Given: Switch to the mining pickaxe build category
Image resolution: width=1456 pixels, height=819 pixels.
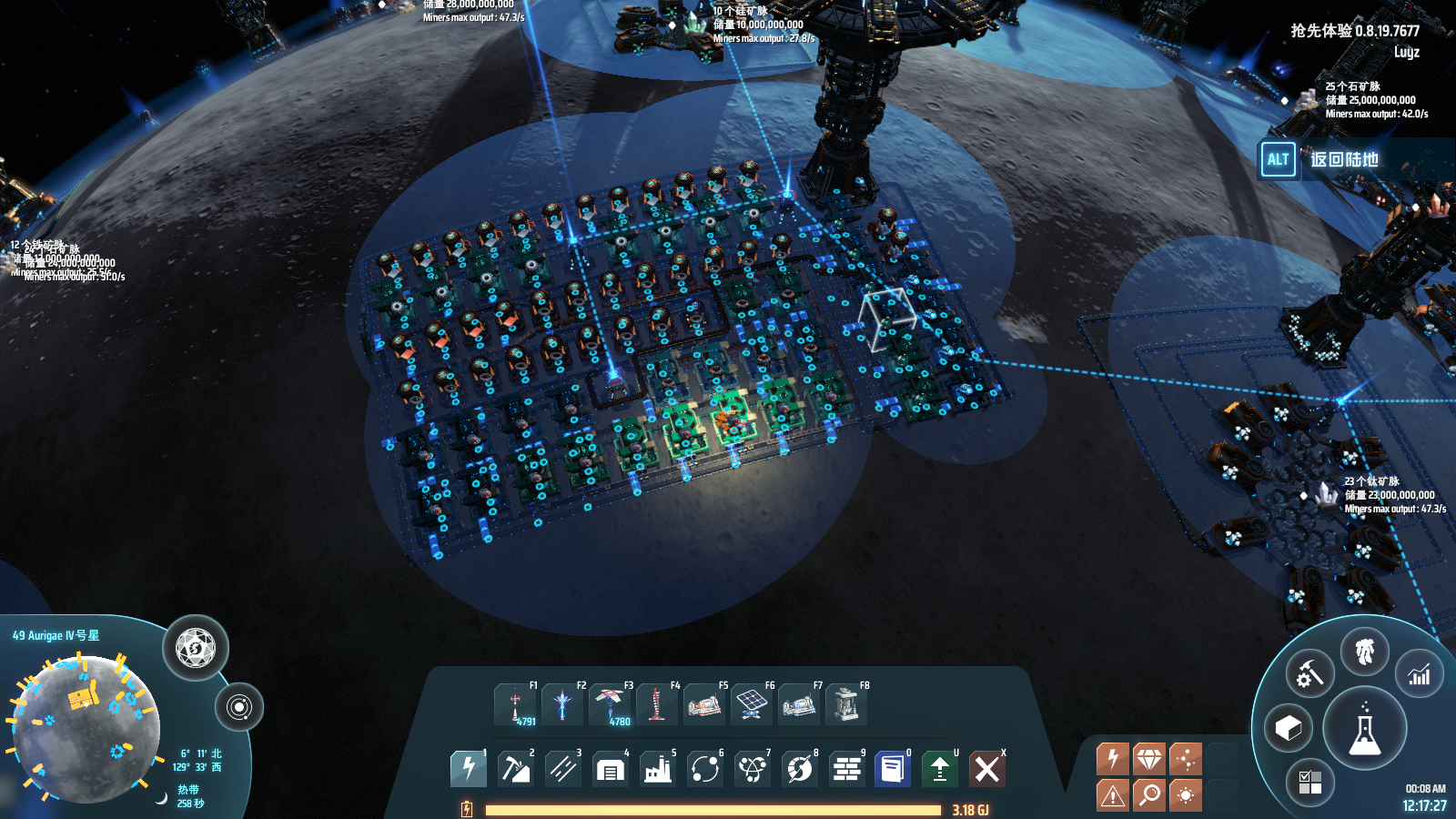Looking at the screenshot, I should (x=515, y=769).
